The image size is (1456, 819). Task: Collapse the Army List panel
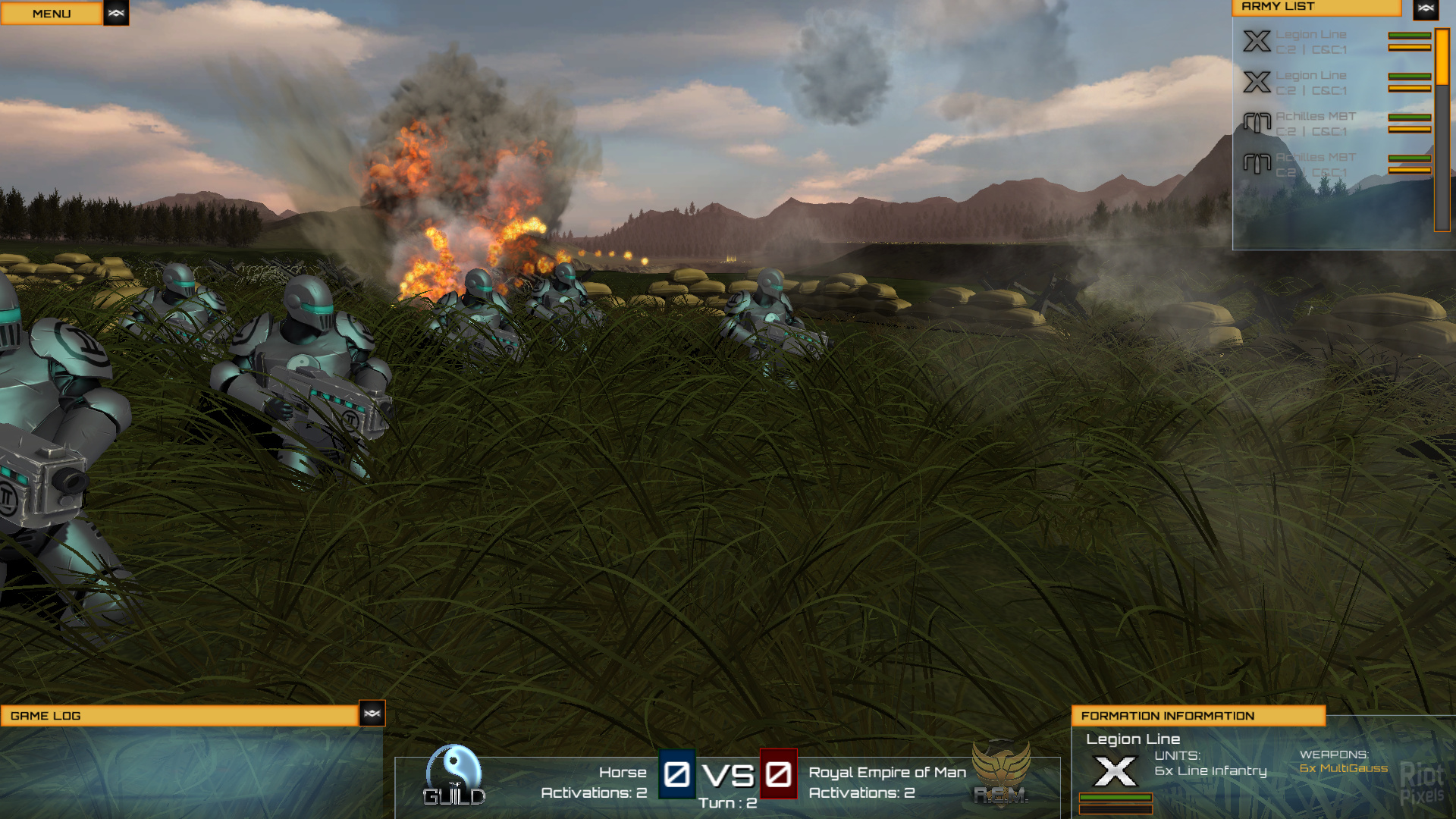(1426, 8)
